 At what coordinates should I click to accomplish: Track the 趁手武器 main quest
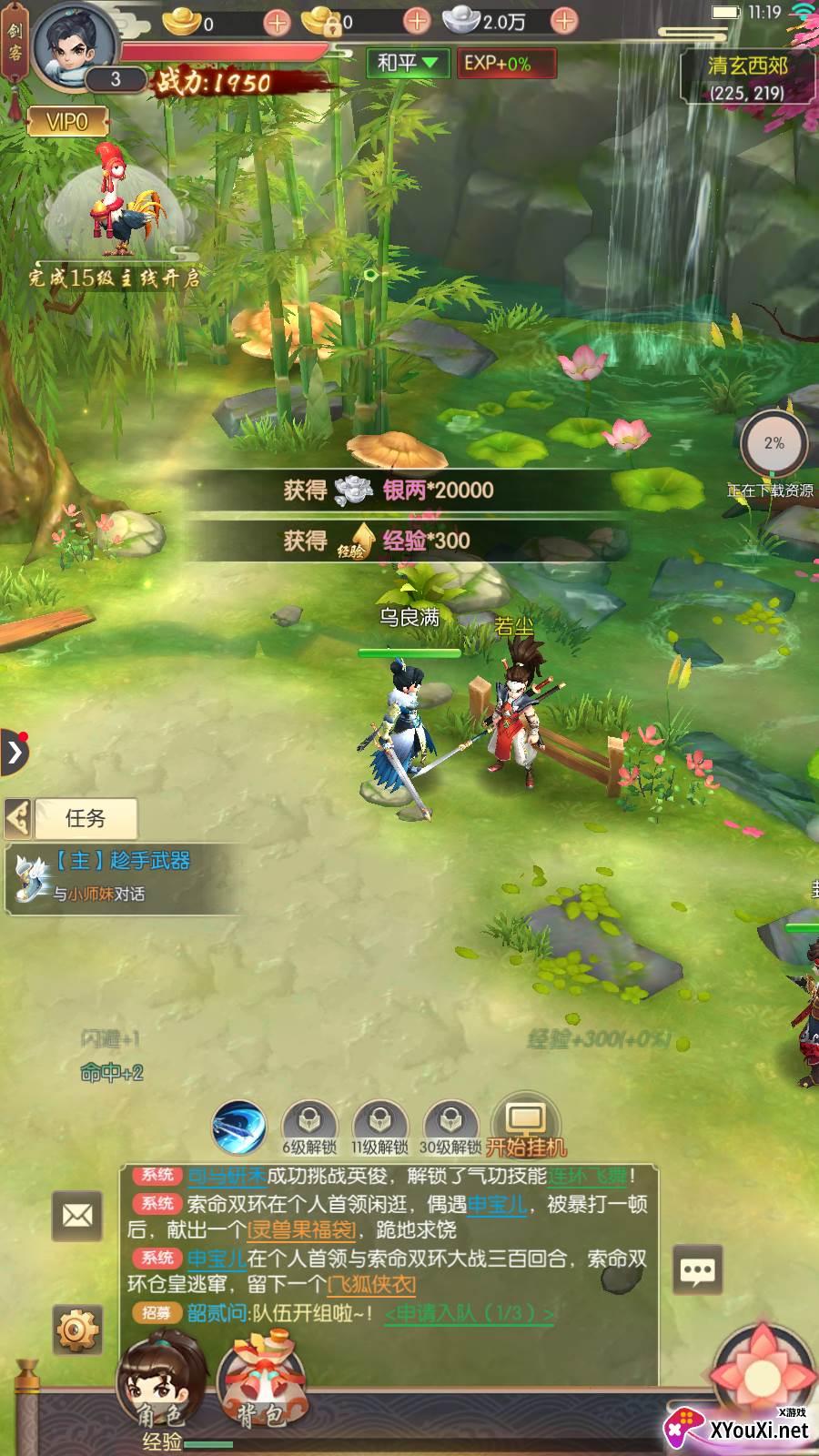click(122, 875)
